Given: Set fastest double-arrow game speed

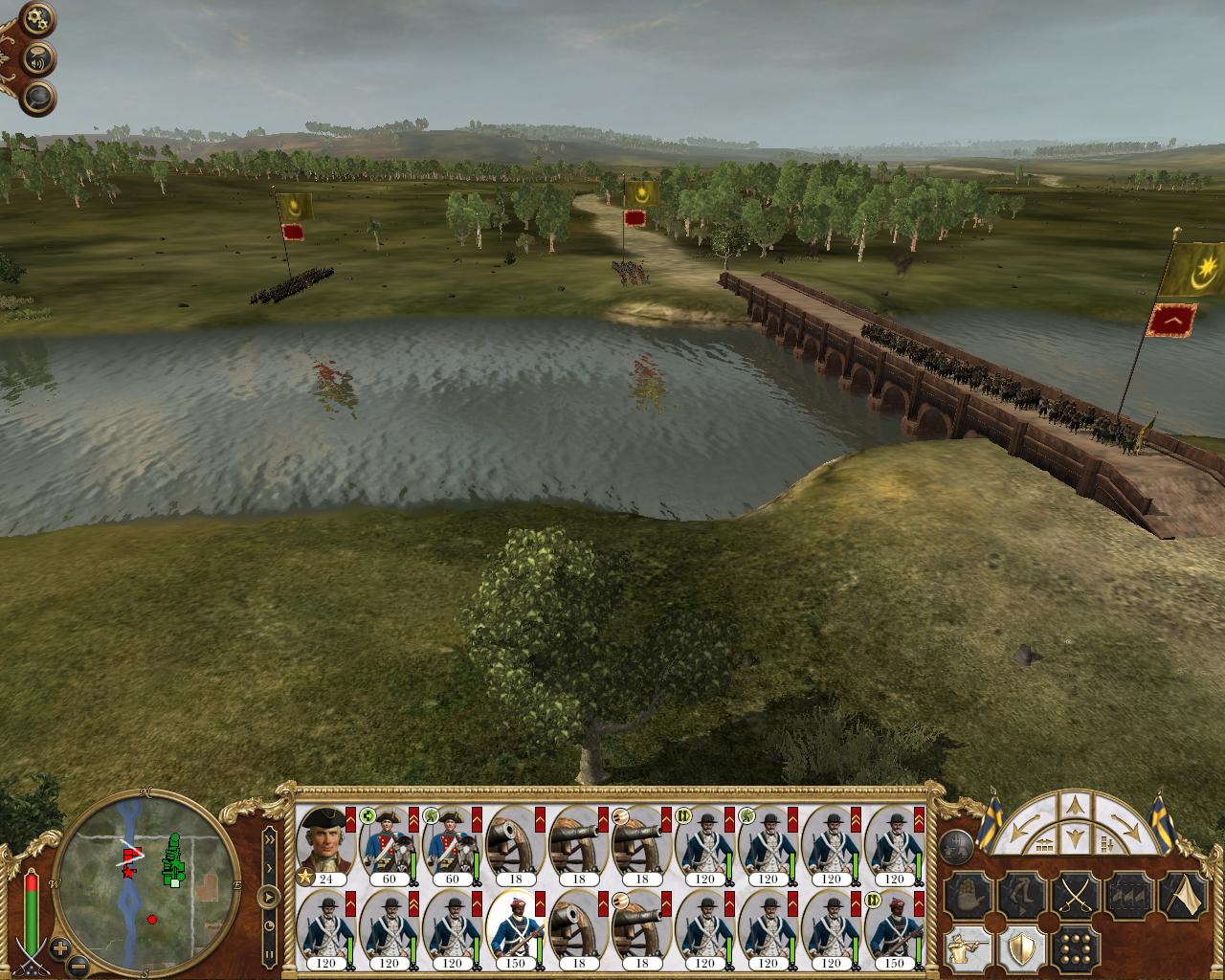Looking at the screenshot, I should pos(270,839).
